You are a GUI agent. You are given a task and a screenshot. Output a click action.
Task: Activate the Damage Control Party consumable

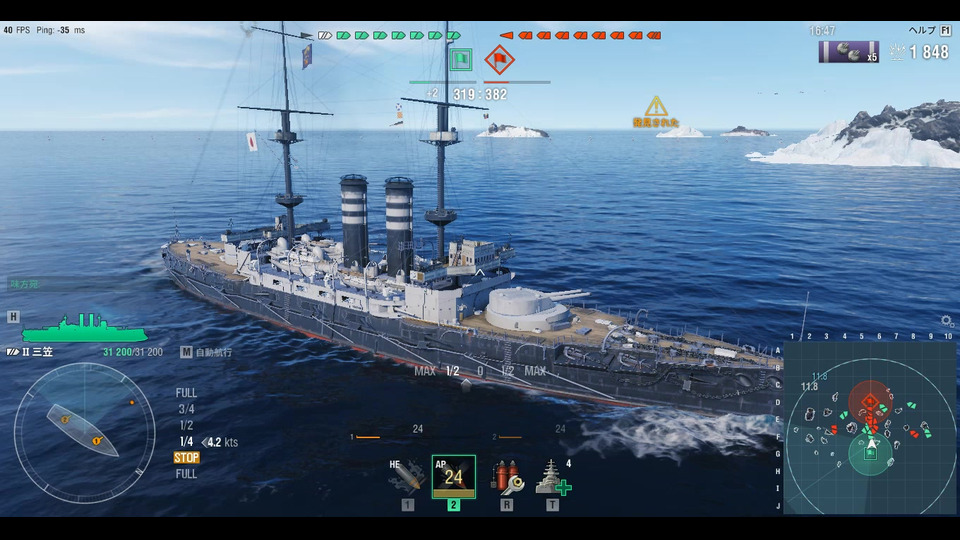coord(504,477)
